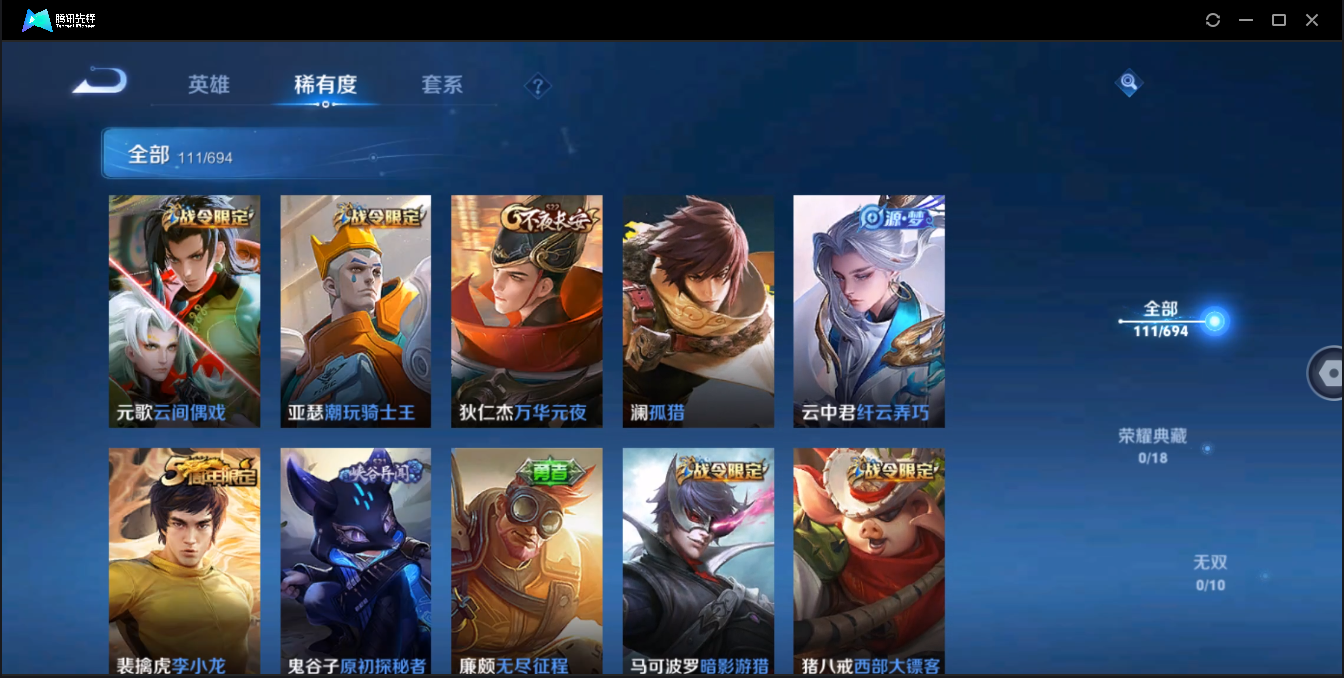Image resolution: width=1344 pixels, height=678 pixels.
Task: View the 猪八戒 西部大镖客 skin card
Action: (x=869, y=560)
